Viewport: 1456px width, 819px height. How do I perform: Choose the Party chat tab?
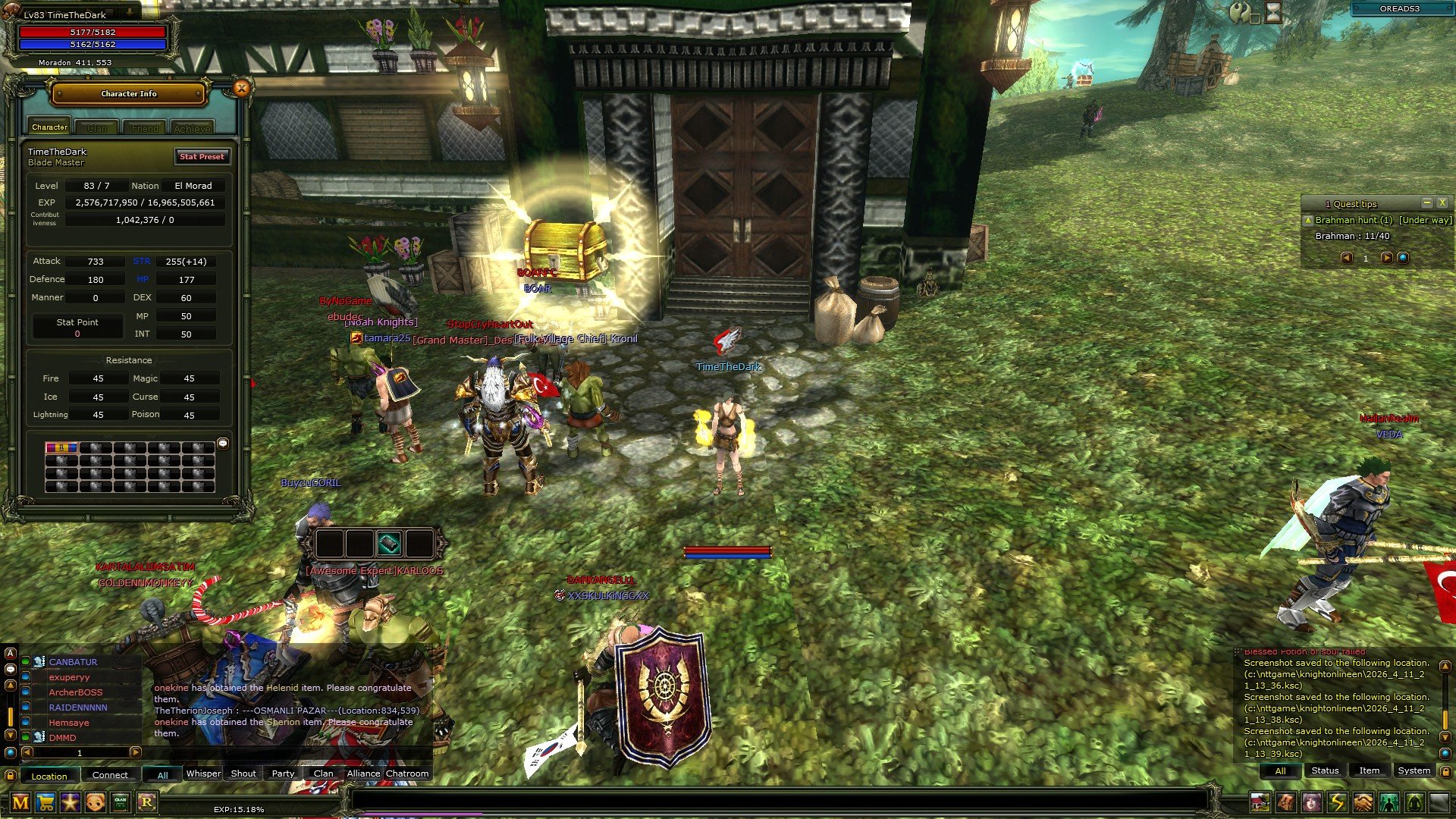coord(283,773)
